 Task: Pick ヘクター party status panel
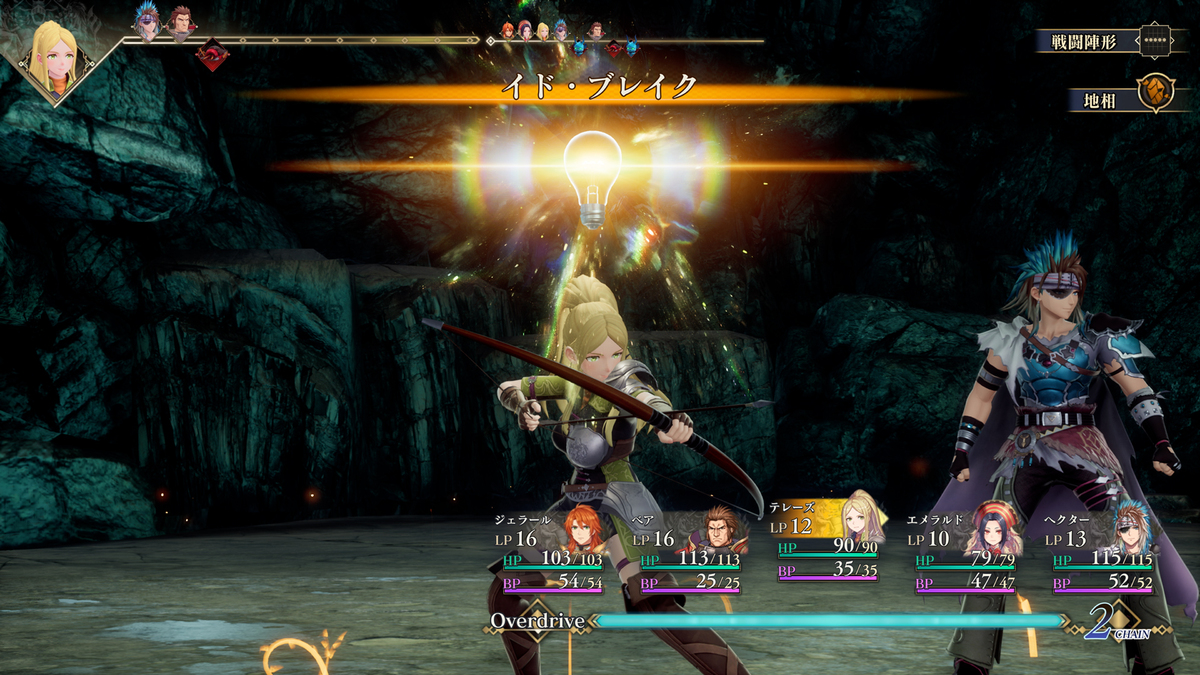pos(1100,553)
